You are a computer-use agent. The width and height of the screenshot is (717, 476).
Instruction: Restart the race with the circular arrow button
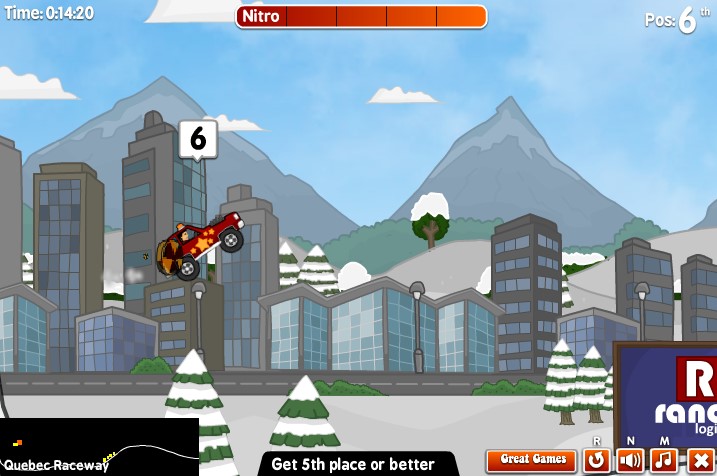[597, 460]
